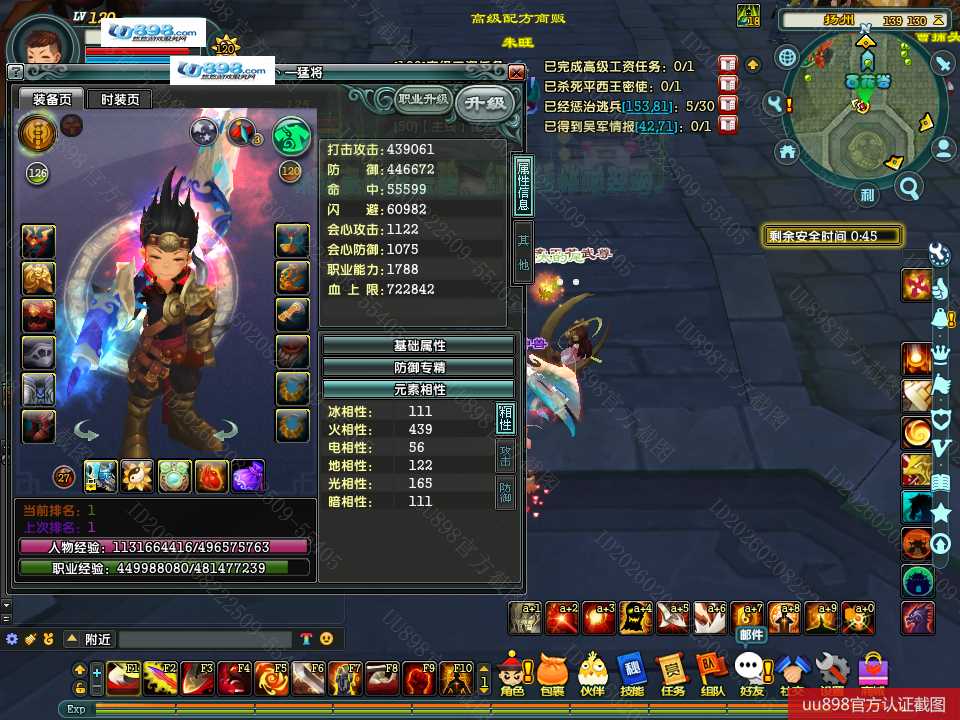
Task: Open the 好友 friends chat bubble
Action: [x=751, y=673]
